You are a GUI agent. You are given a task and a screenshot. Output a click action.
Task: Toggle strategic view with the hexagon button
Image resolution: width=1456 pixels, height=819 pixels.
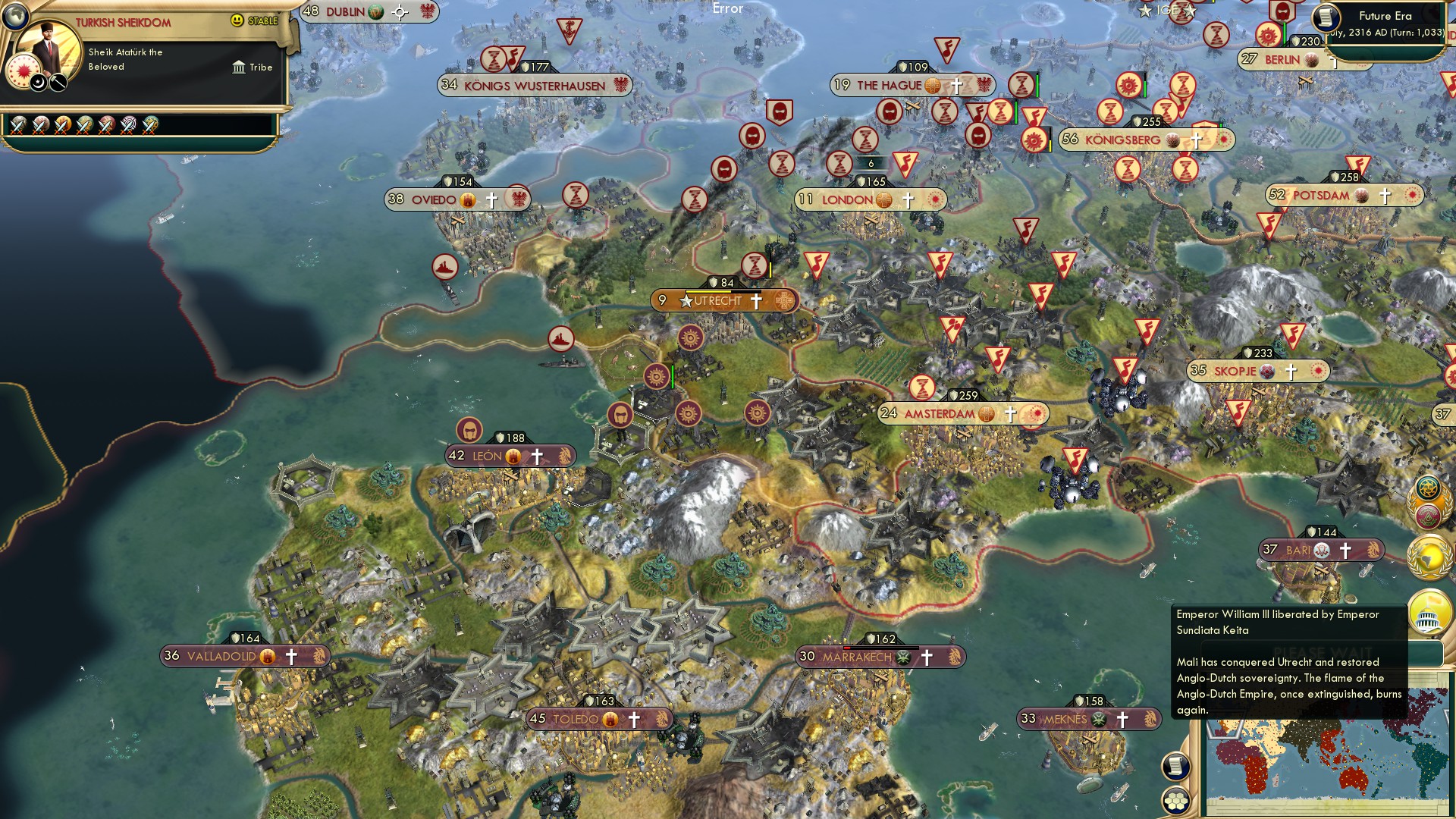[1175, 802]
